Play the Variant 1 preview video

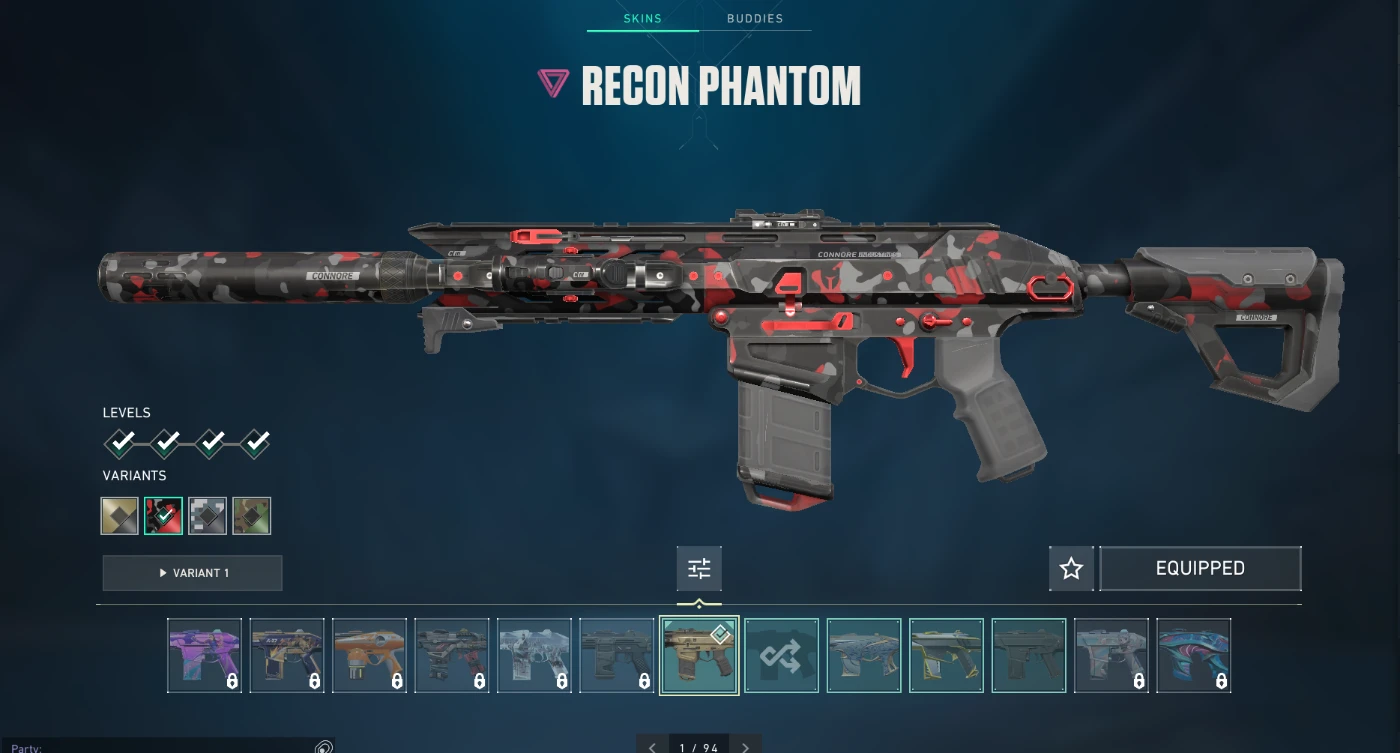192,573
